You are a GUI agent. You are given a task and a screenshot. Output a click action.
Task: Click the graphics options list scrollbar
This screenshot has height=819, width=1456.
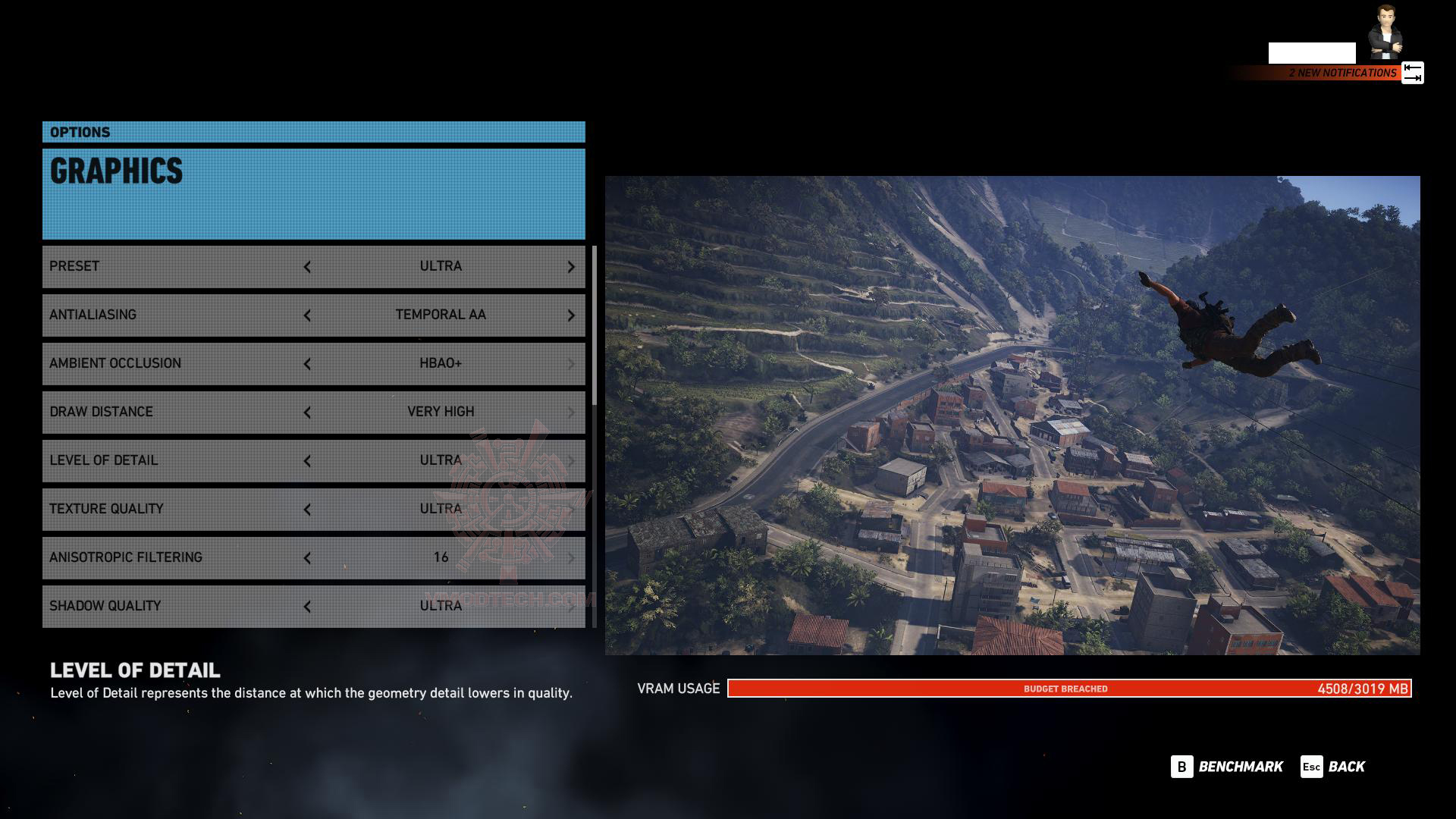(x=595, y=326)
